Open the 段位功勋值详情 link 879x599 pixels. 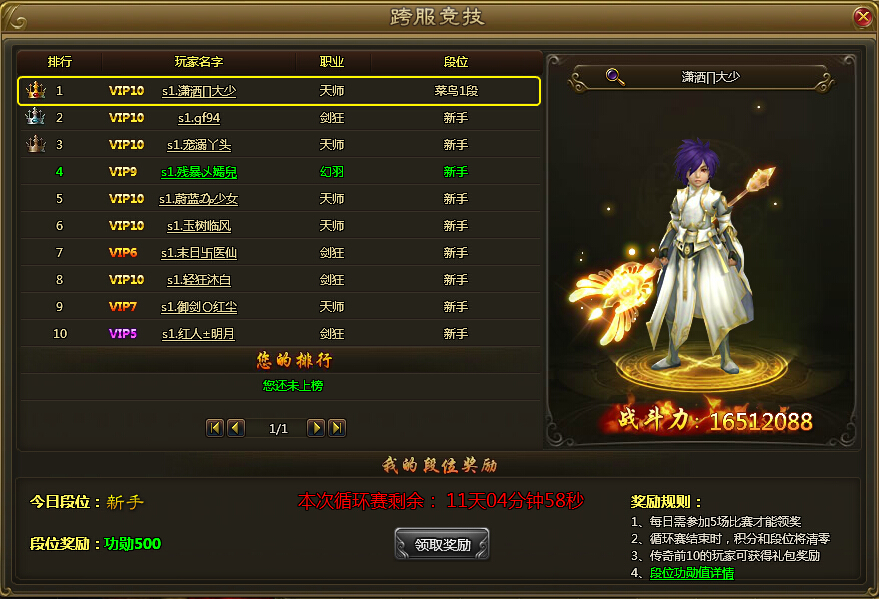pos(692,573)
